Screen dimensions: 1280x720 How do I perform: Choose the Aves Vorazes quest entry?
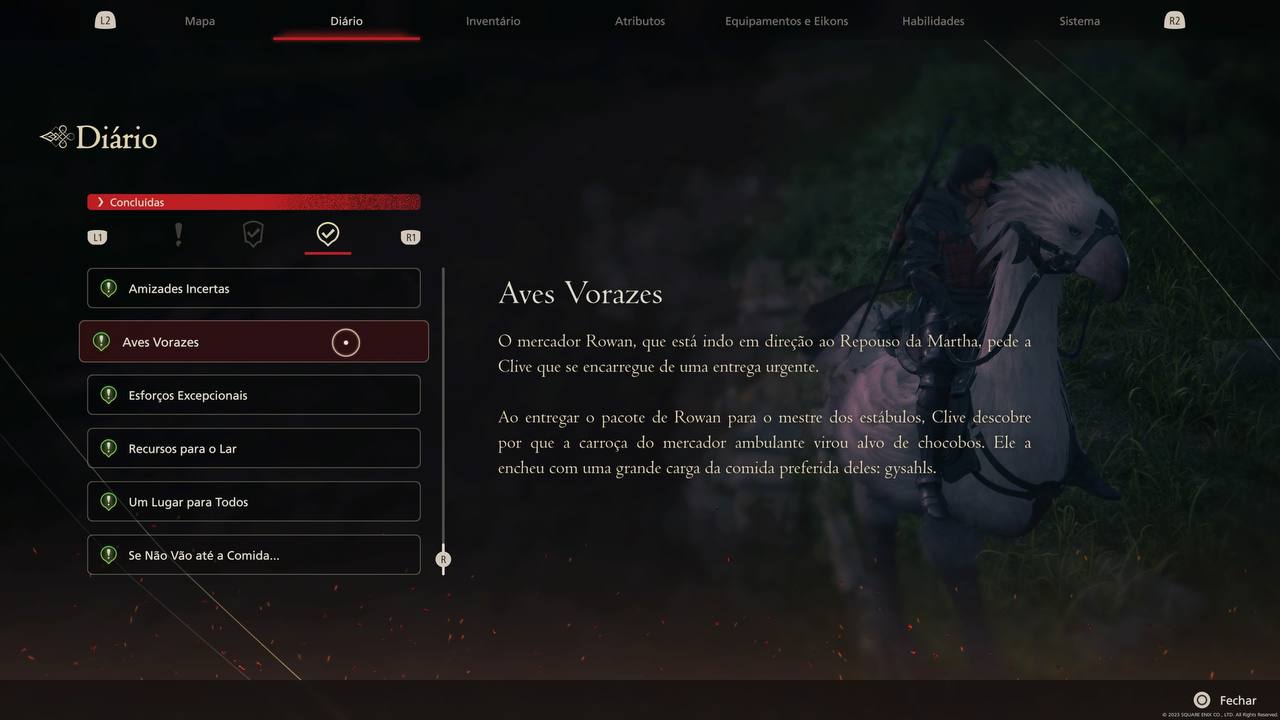coord(254,342)
